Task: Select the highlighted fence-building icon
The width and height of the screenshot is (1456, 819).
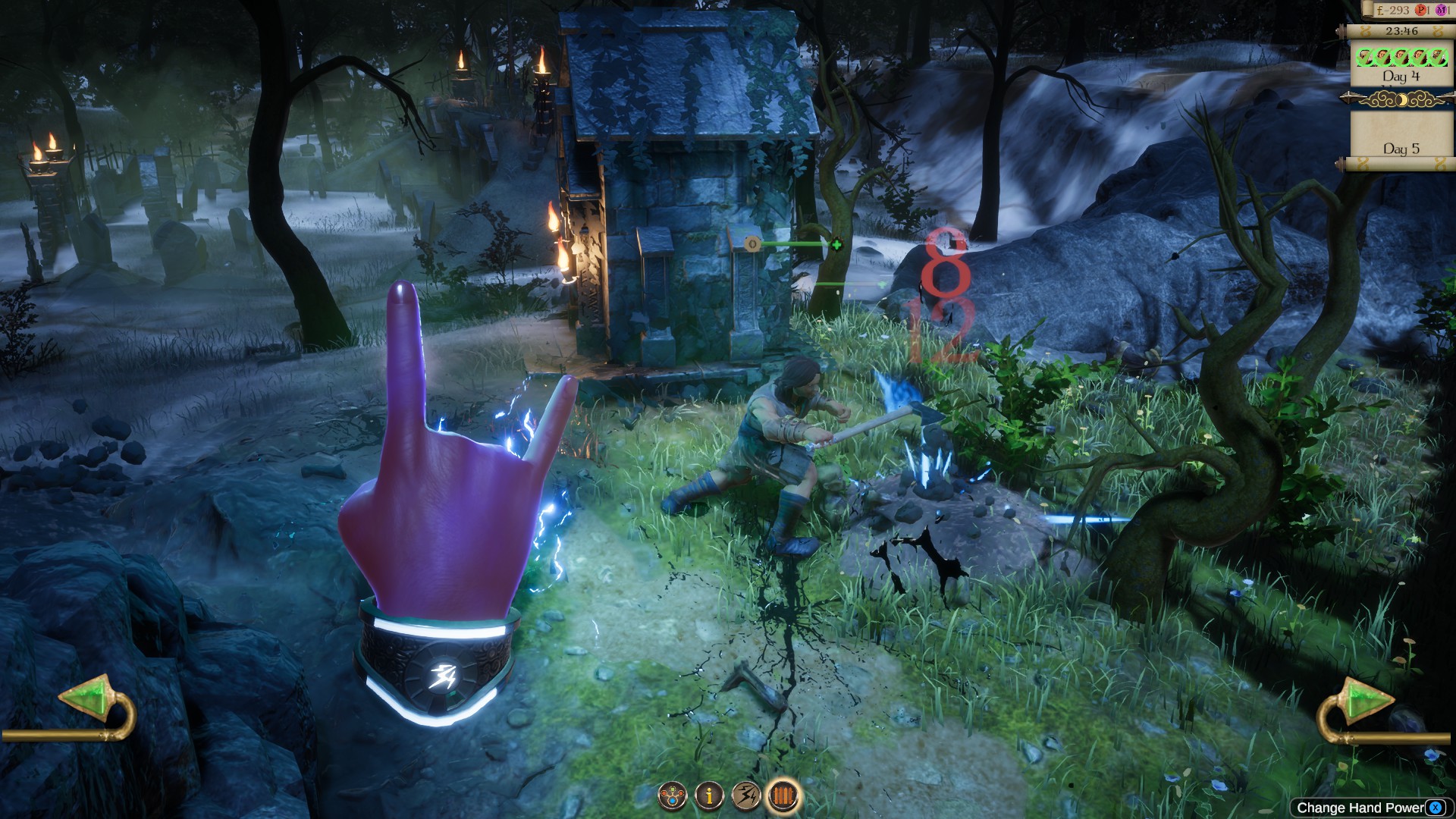Action: click(x=783, y=795)
